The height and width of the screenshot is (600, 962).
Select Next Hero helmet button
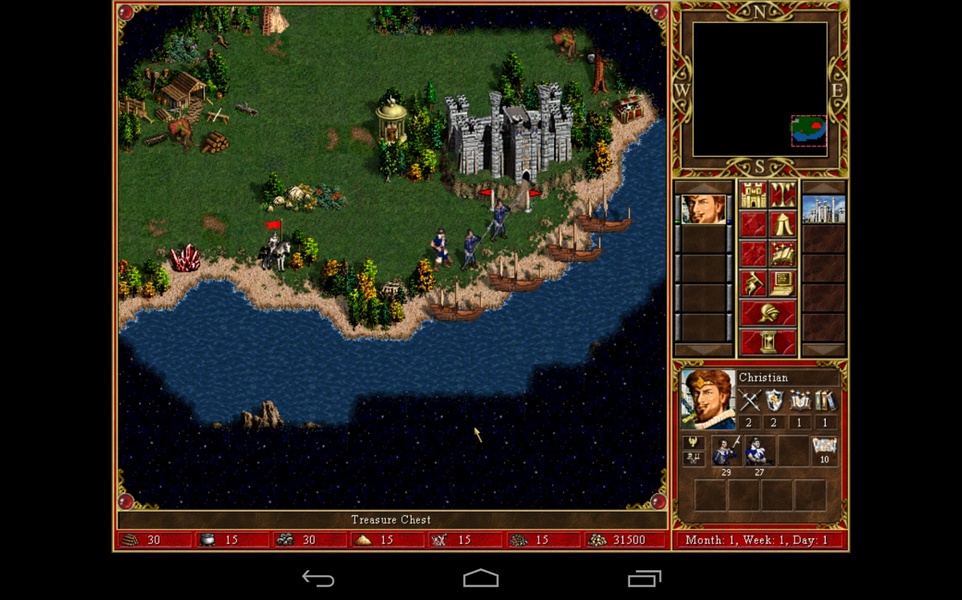tap(768, 313)
